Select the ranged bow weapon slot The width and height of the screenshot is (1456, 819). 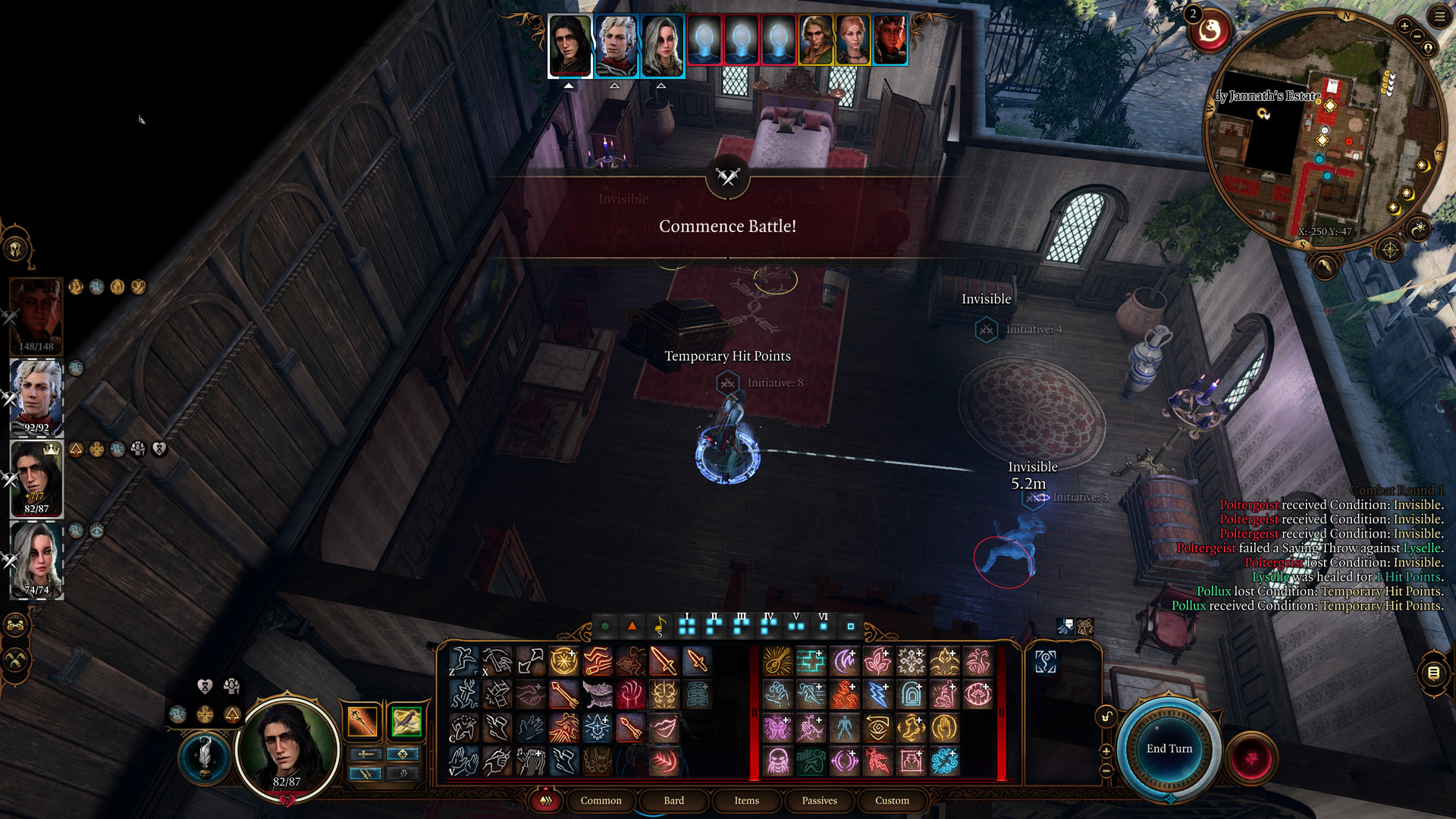click(x=406, y=720)
